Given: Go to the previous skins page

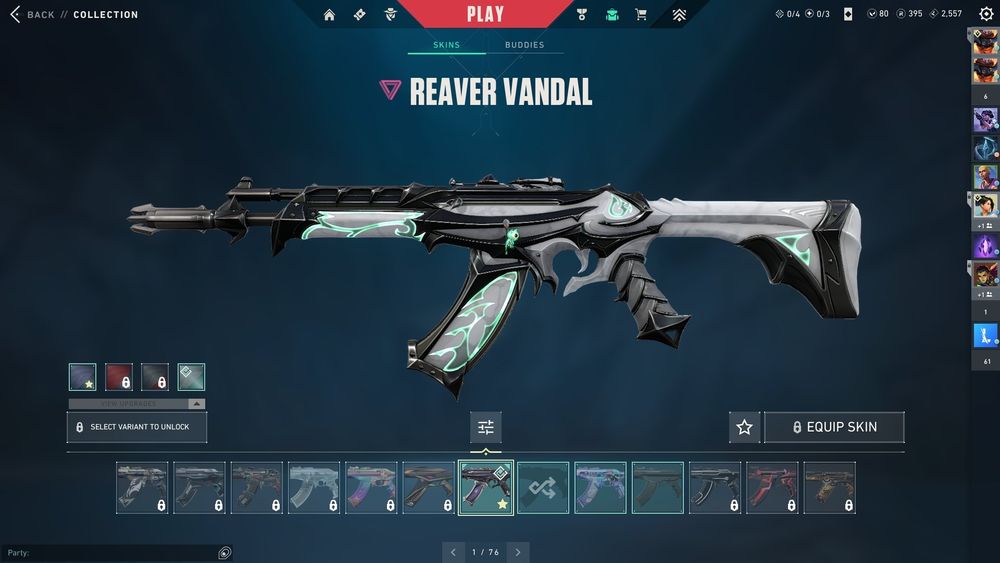Looking at the screenshot, I should 453,552.
